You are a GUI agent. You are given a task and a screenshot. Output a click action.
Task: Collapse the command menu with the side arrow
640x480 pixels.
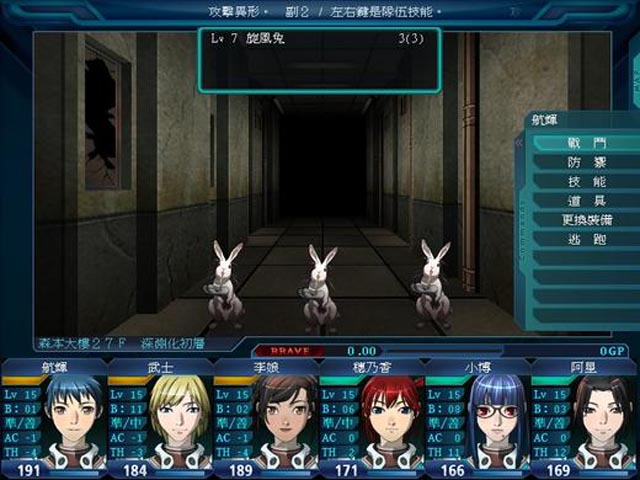click(519, 143)
